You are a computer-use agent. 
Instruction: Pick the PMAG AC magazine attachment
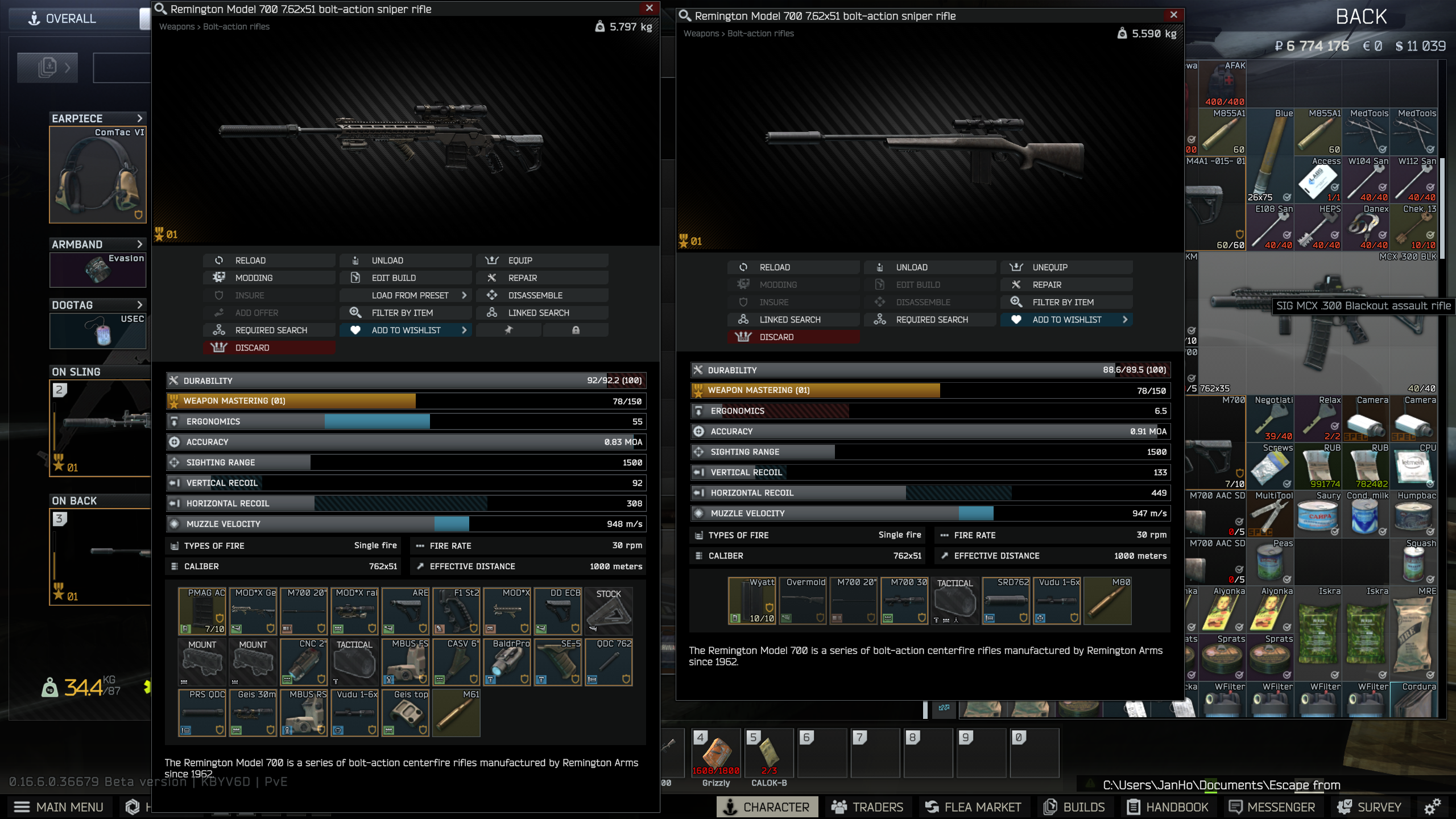(202, 611)
